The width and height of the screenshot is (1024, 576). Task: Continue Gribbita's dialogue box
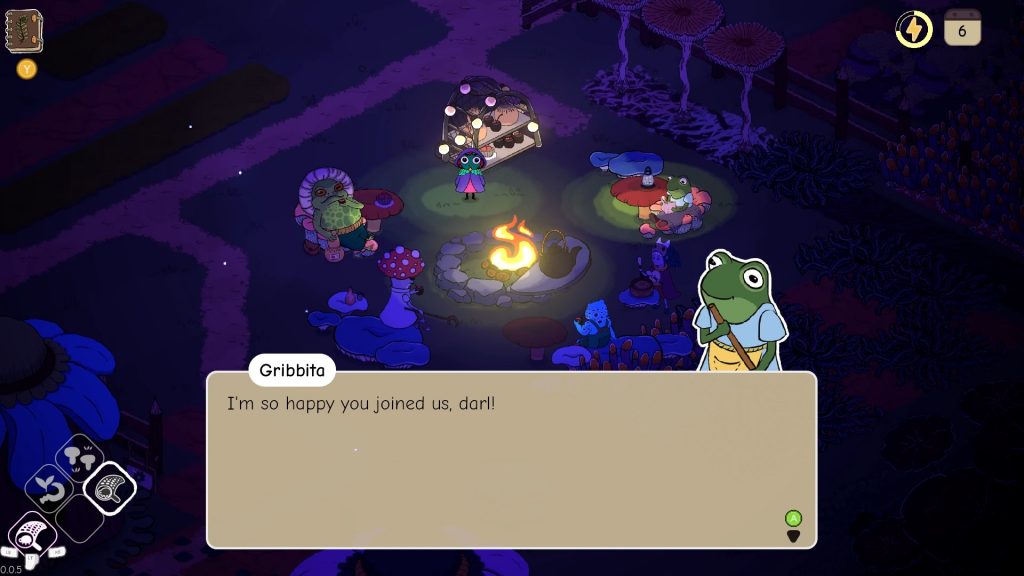click(x=511, y=459)
